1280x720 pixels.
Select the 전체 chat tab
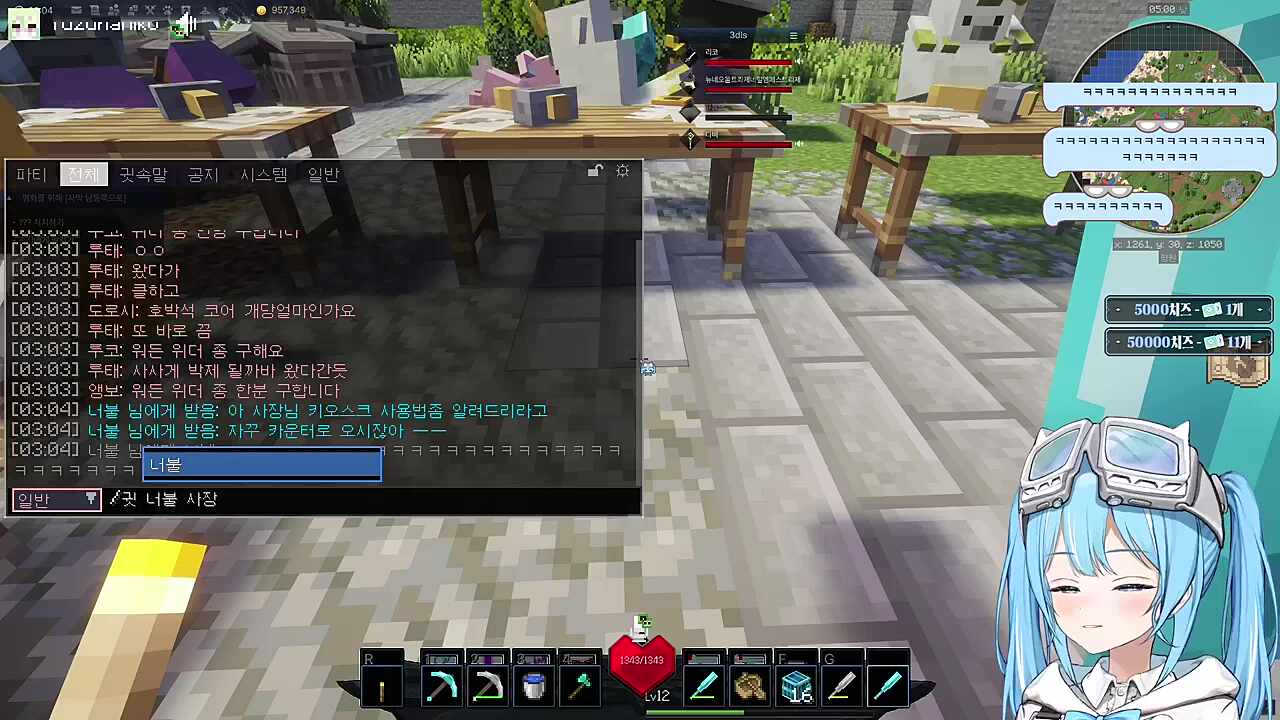[x=83, y=175]
